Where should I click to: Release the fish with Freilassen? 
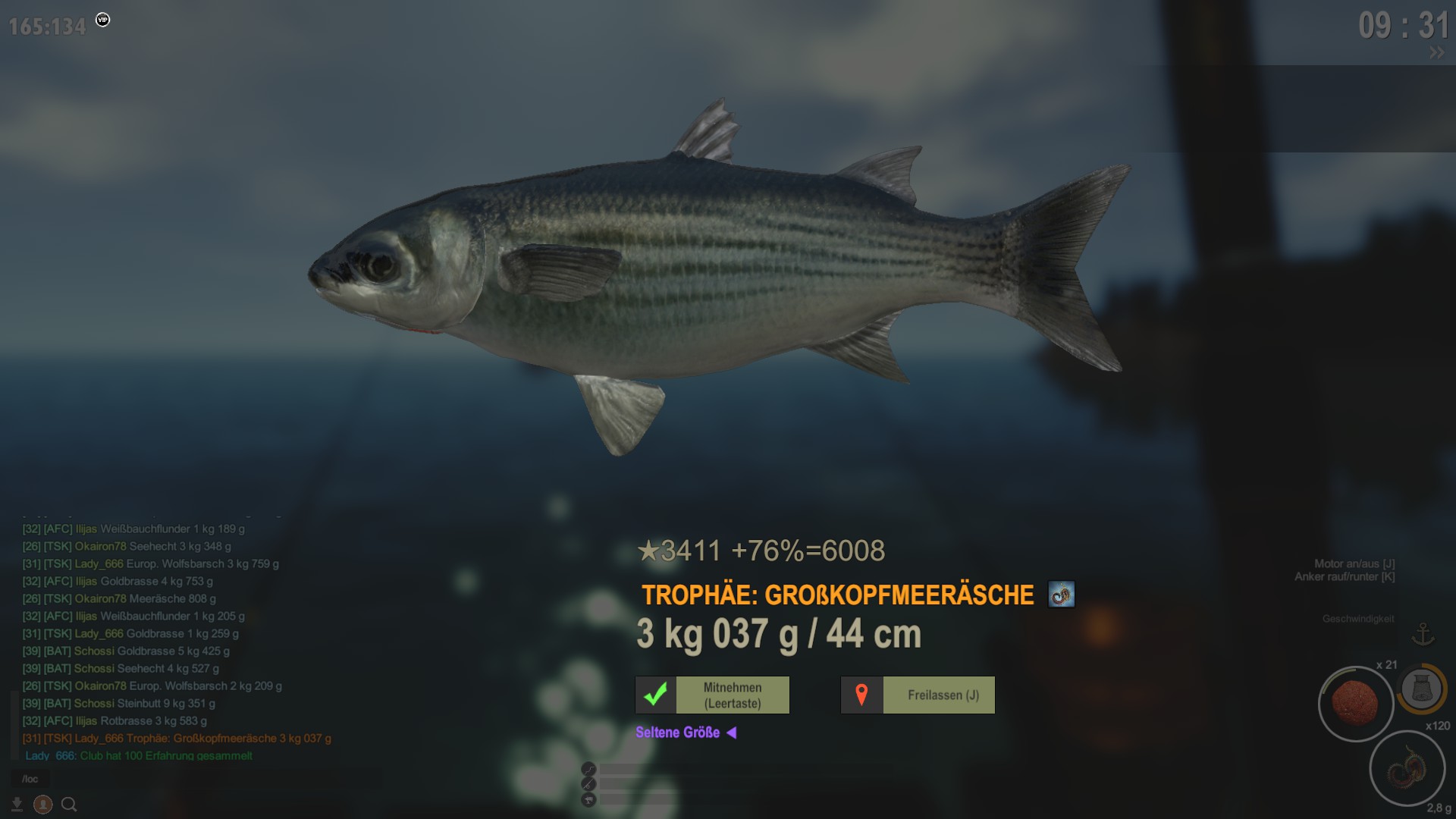[x=918, y=695]
